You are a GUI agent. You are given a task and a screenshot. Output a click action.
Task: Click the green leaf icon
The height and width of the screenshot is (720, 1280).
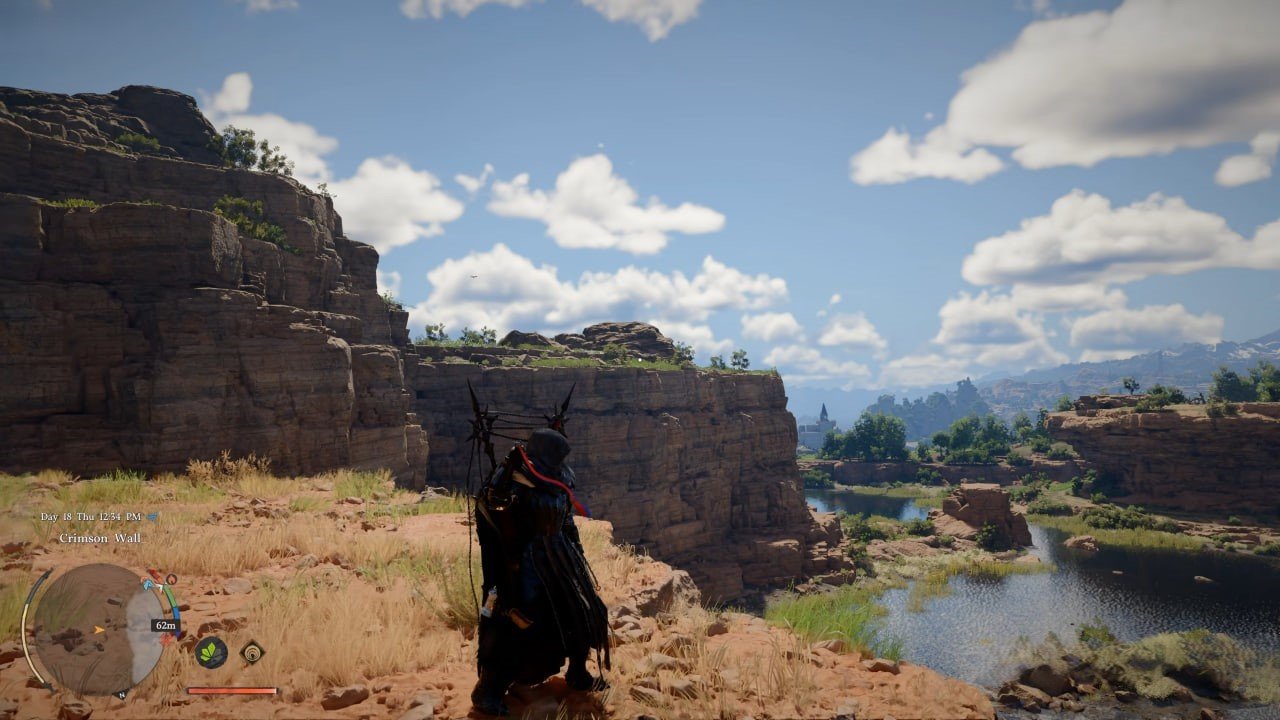[x=211, y=652]
